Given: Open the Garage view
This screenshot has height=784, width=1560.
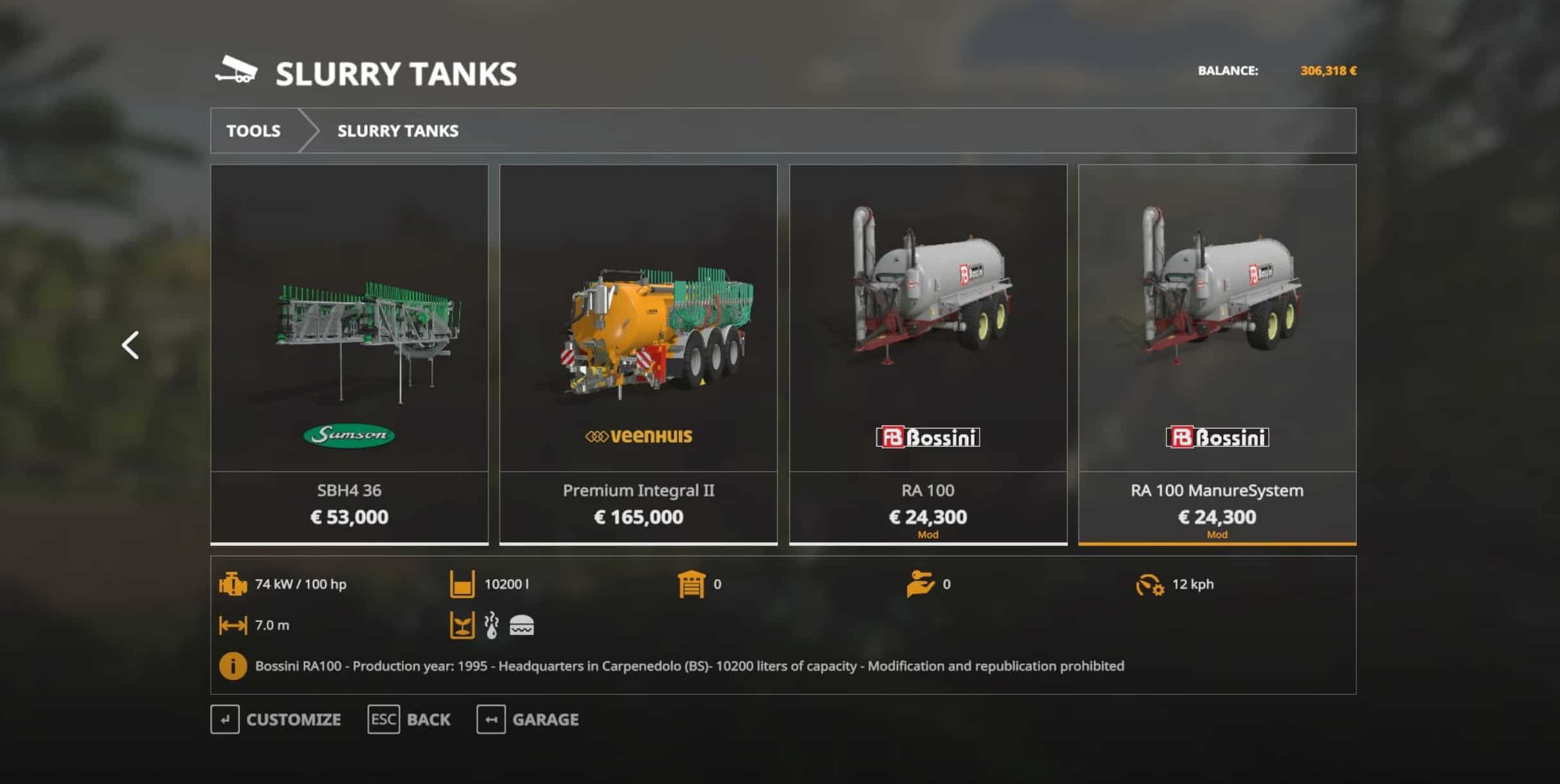Looking at the screenshot, I should (x=528, y=719).
